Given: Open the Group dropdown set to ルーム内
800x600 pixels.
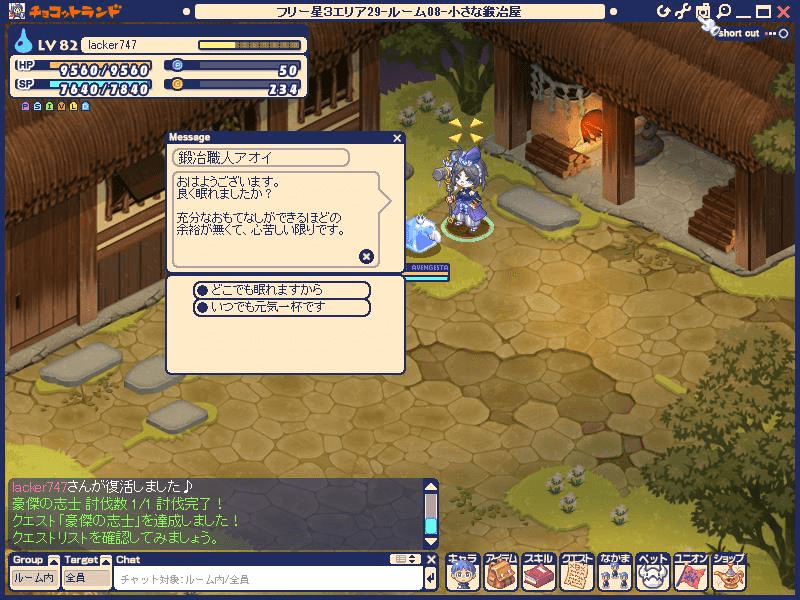Looking at the screenshot, I should coord(33,578).
